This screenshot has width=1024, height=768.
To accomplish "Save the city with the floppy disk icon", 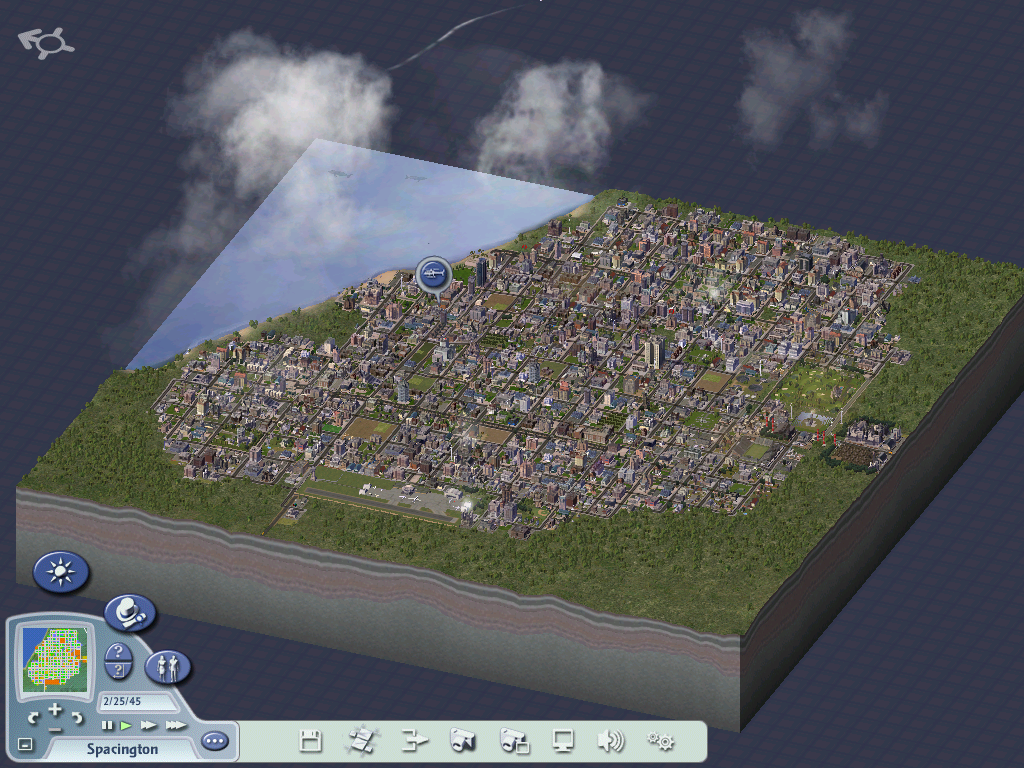I will [311, 741].
